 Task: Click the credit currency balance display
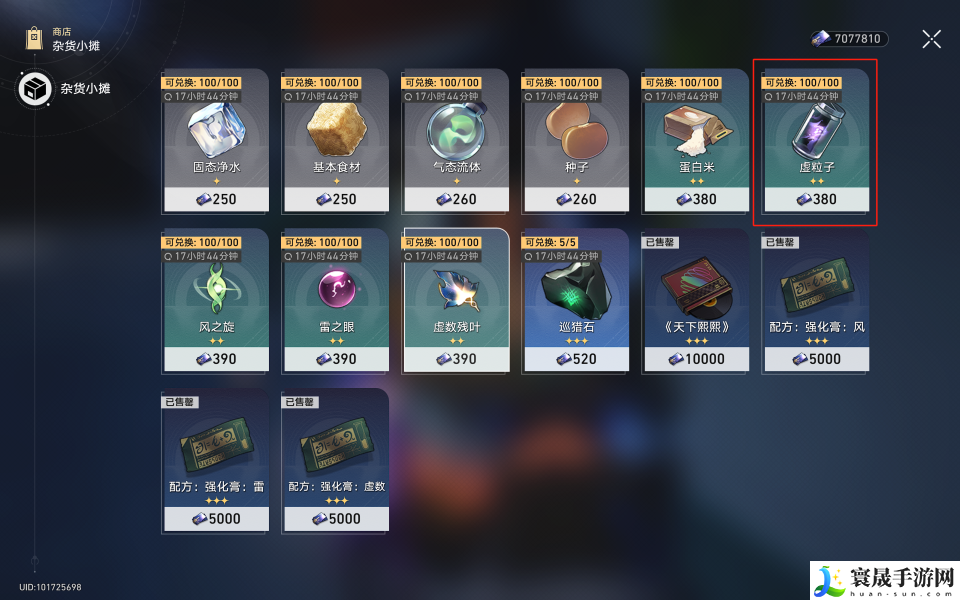pos(849,39)
